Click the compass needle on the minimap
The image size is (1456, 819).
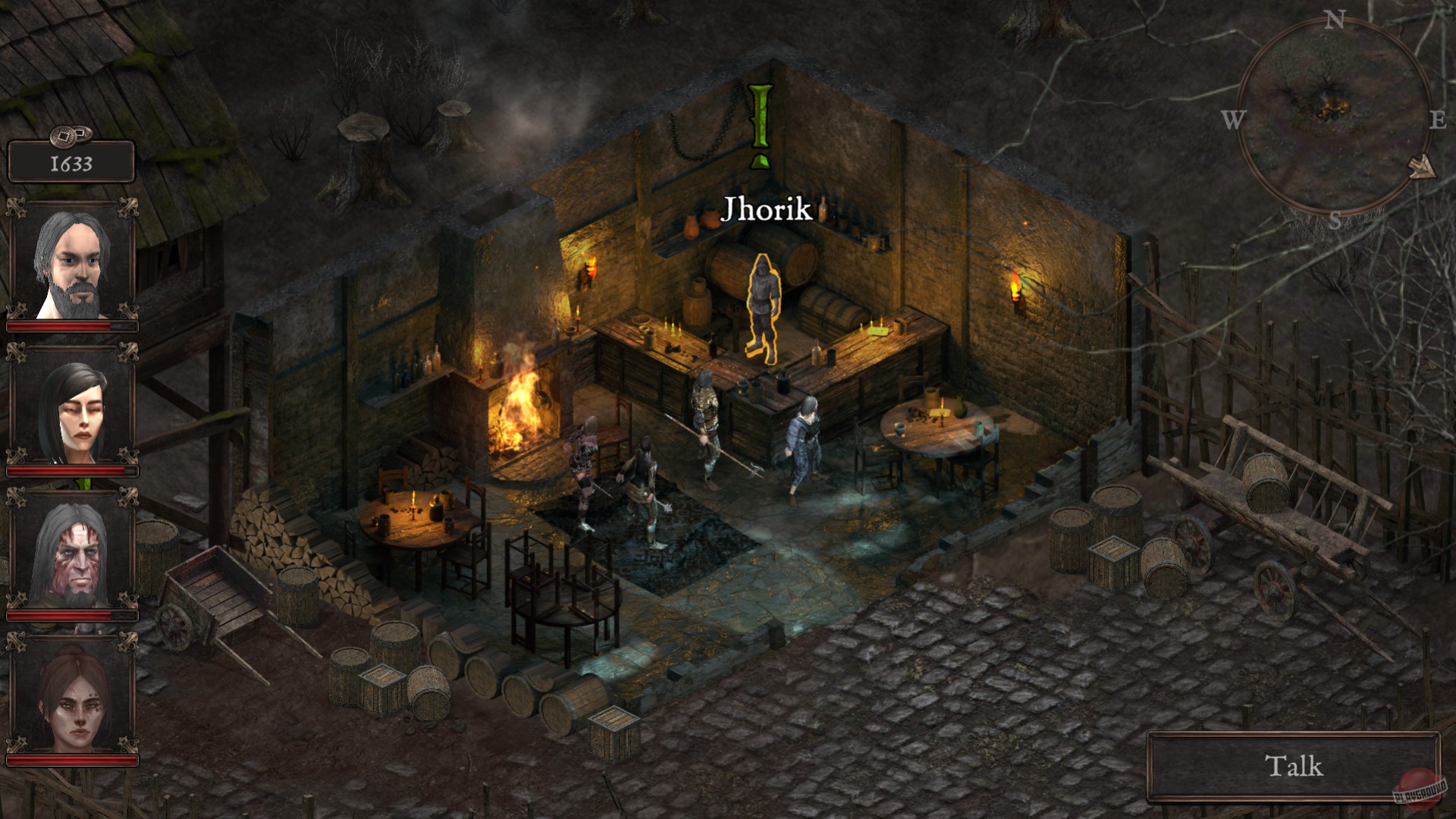pyautogui.click(x=1423, y=167)
